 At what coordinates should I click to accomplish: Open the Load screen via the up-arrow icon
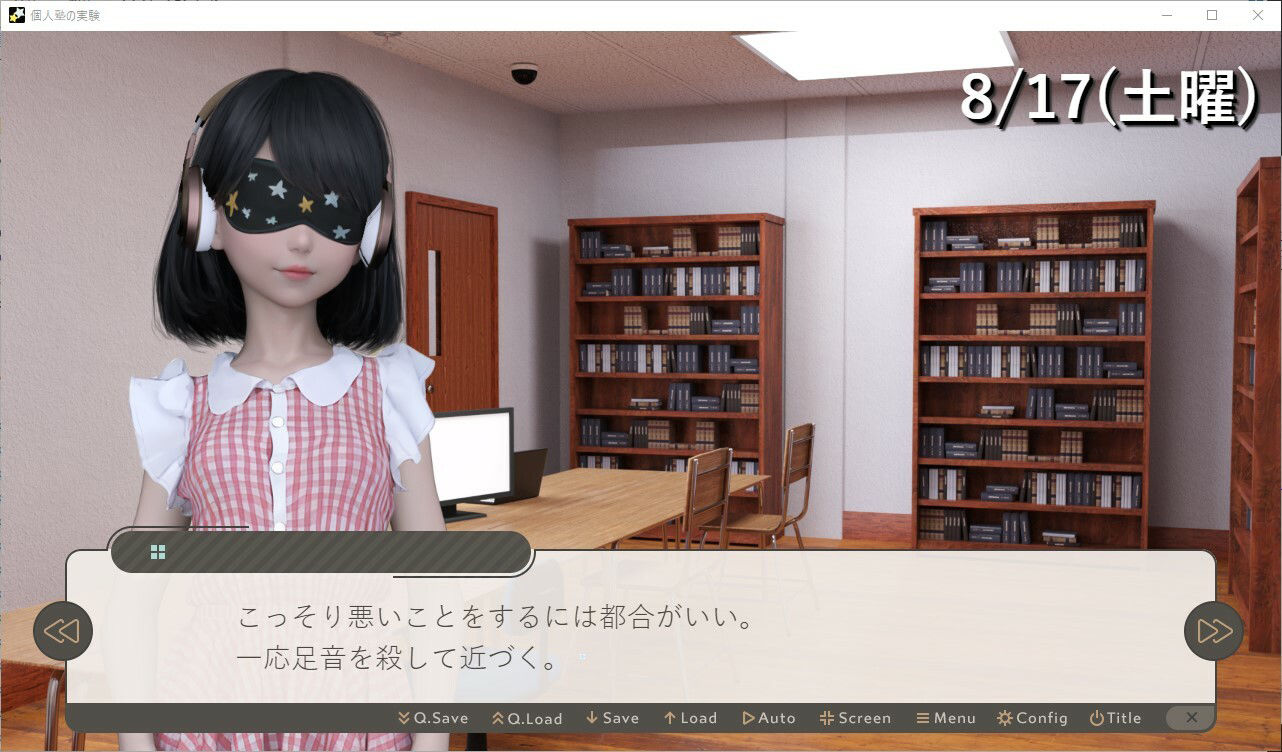click(x=668, y=717)
